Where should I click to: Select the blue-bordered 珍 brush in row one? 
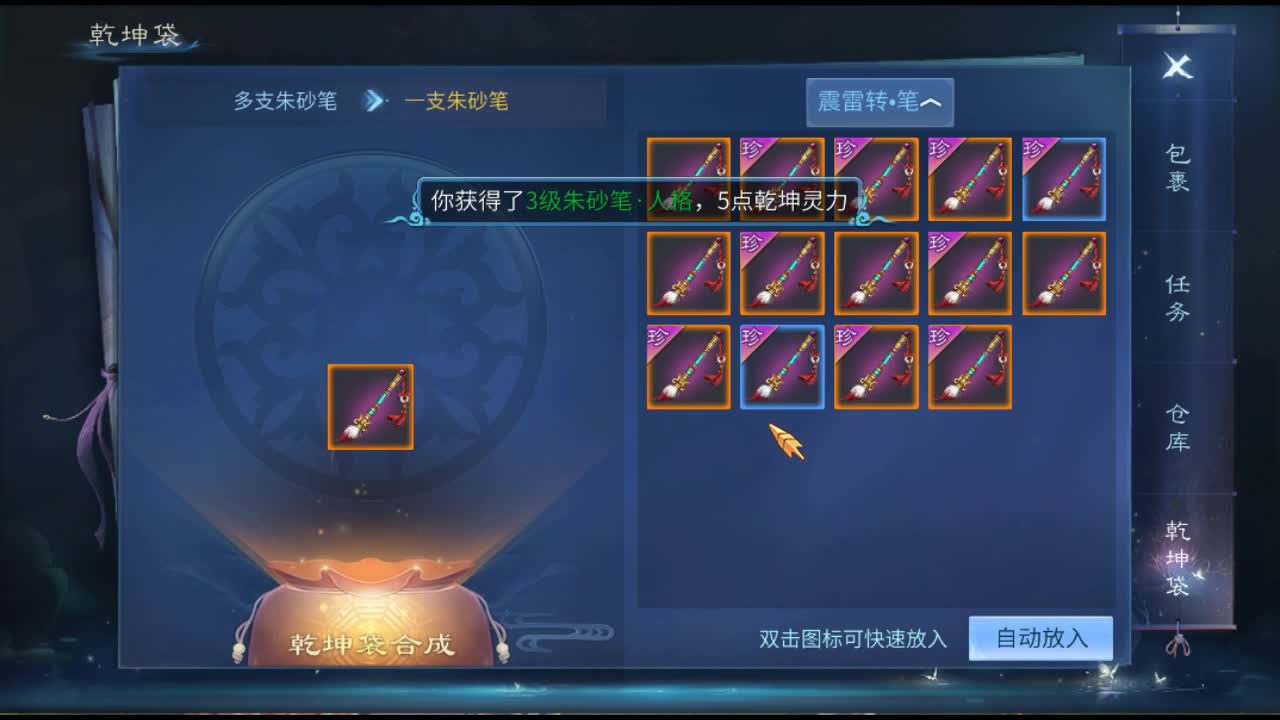point(1064,180)
